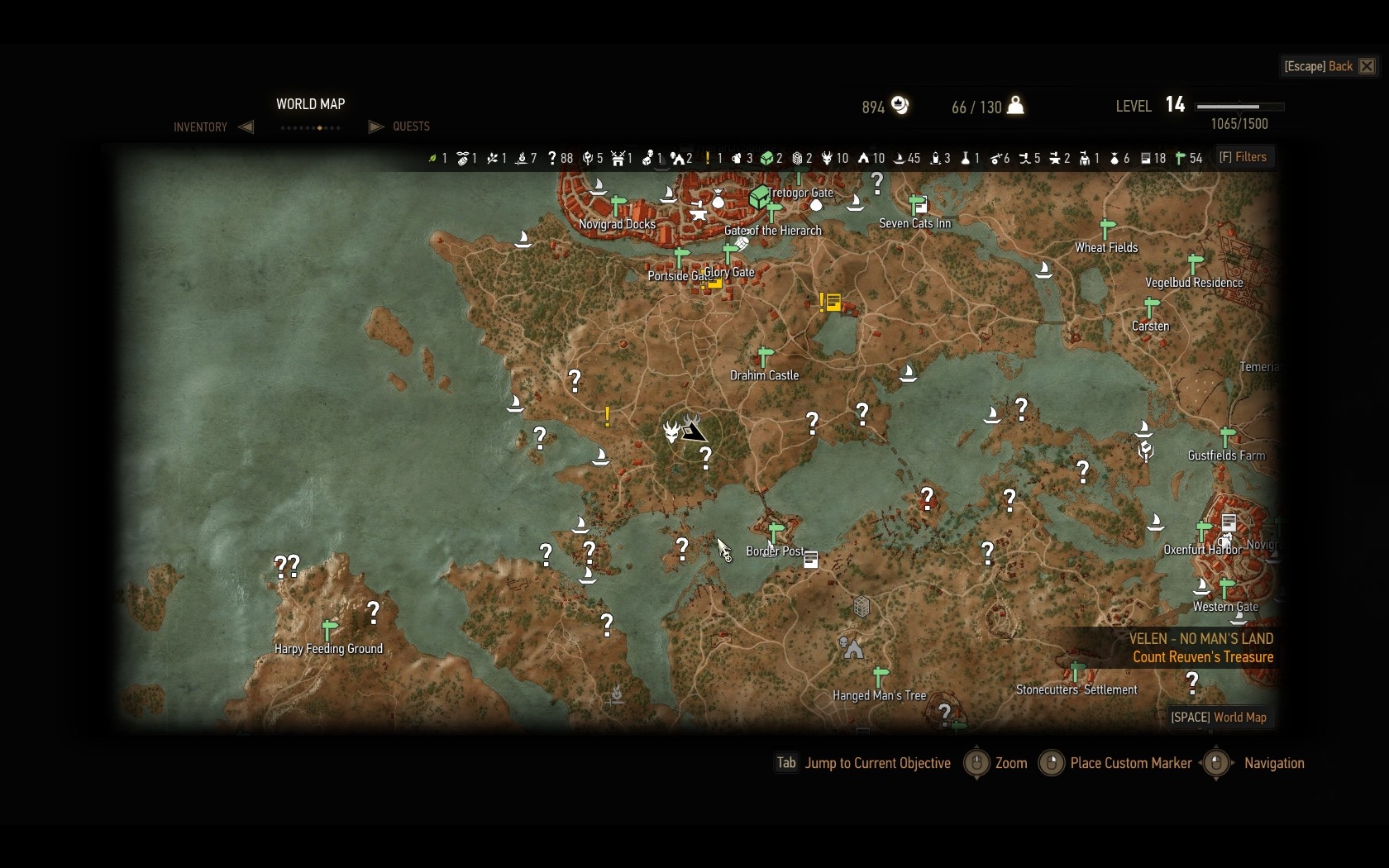The image size is (1389, 868).
Task: Switch to the World Map view
Action: coord(1219,717)
